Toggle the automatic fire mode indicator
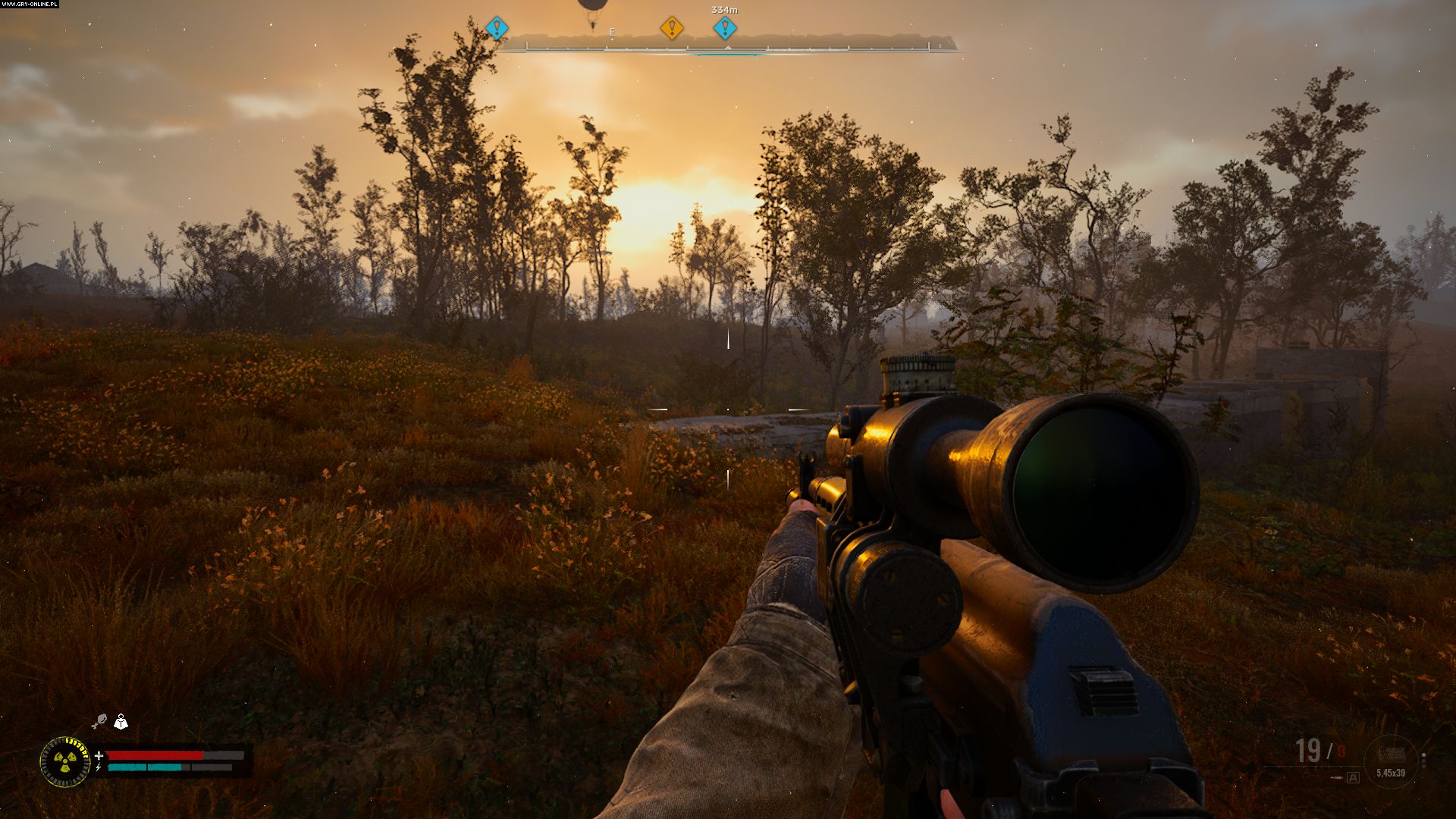 tap(1353, 777)
